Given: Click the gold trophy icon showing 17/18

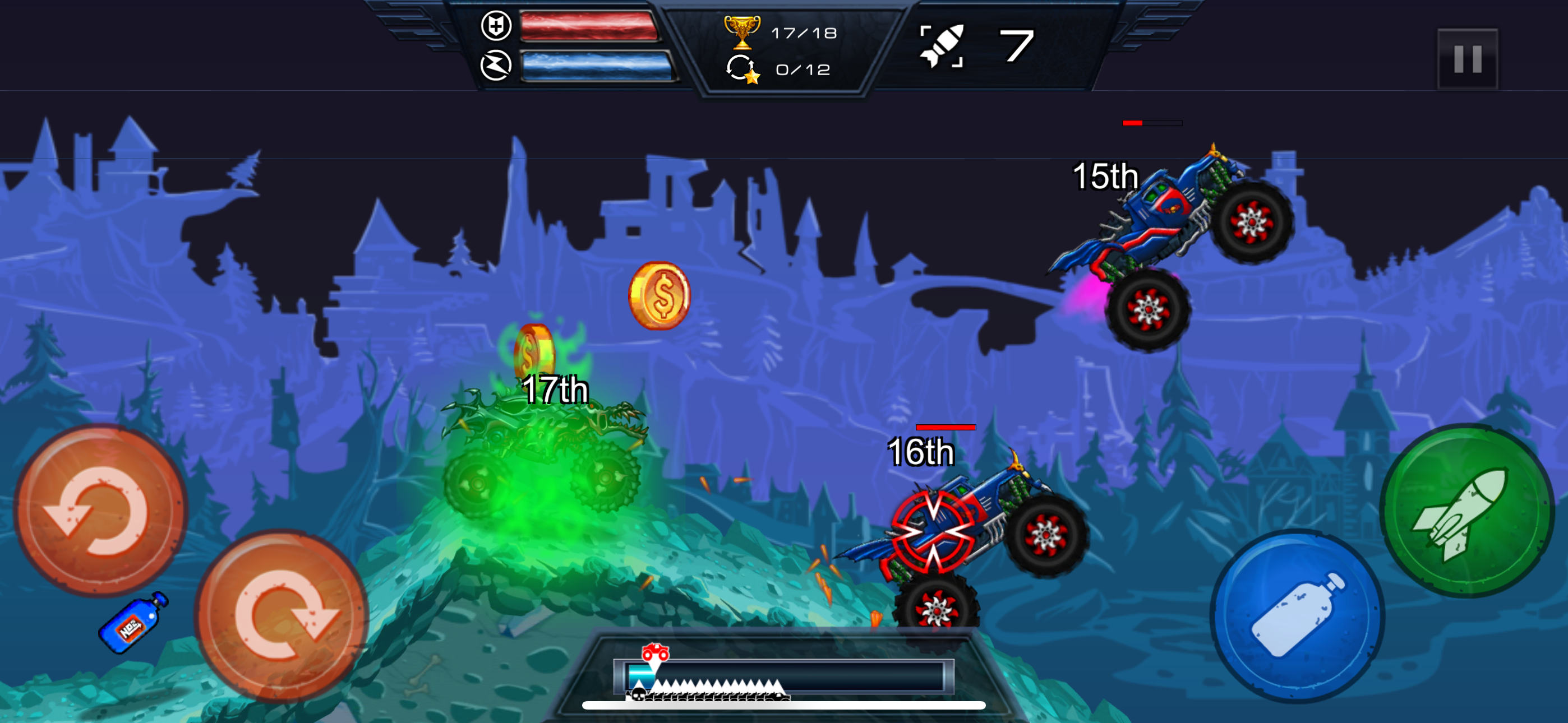Looking at the screenshot, I should 744,35.
